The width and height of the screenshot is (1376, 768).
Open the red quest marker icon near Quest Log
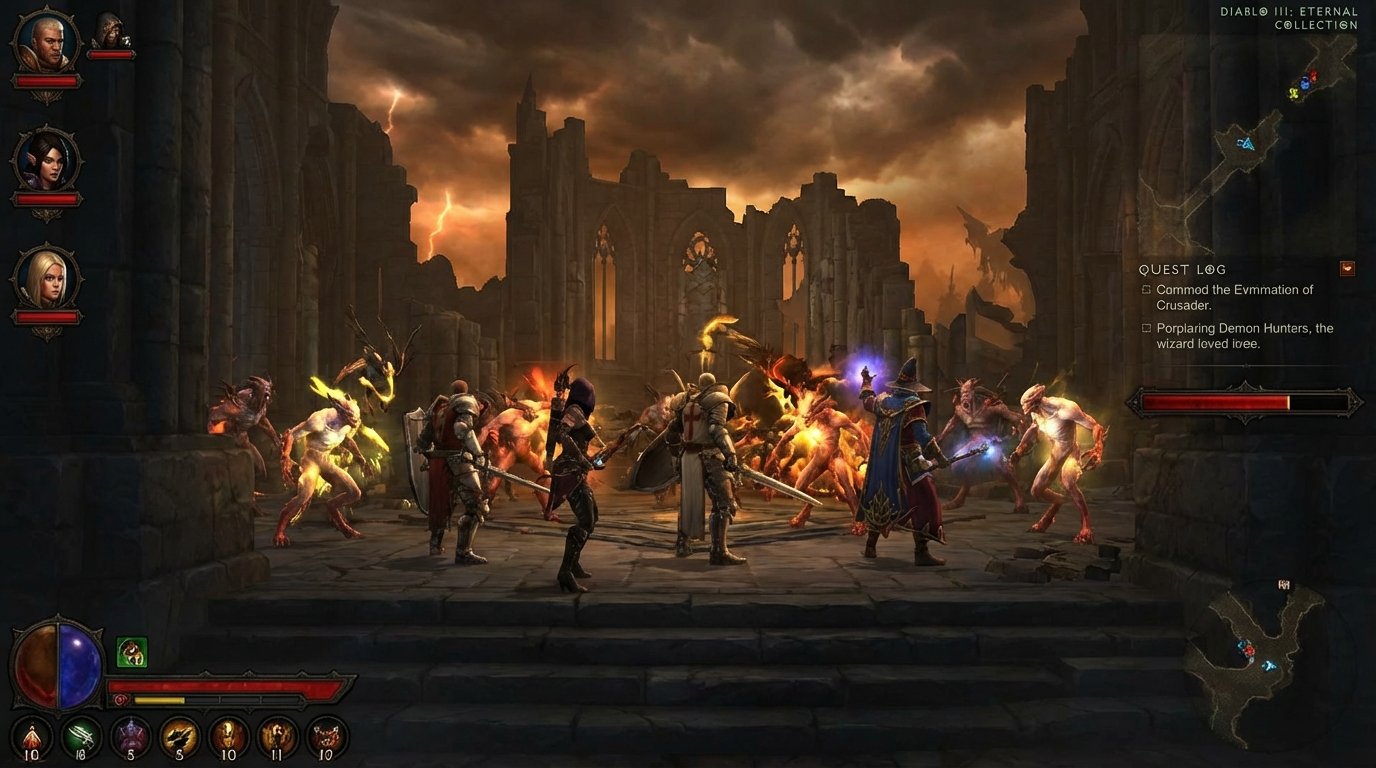pos(1347,268)
